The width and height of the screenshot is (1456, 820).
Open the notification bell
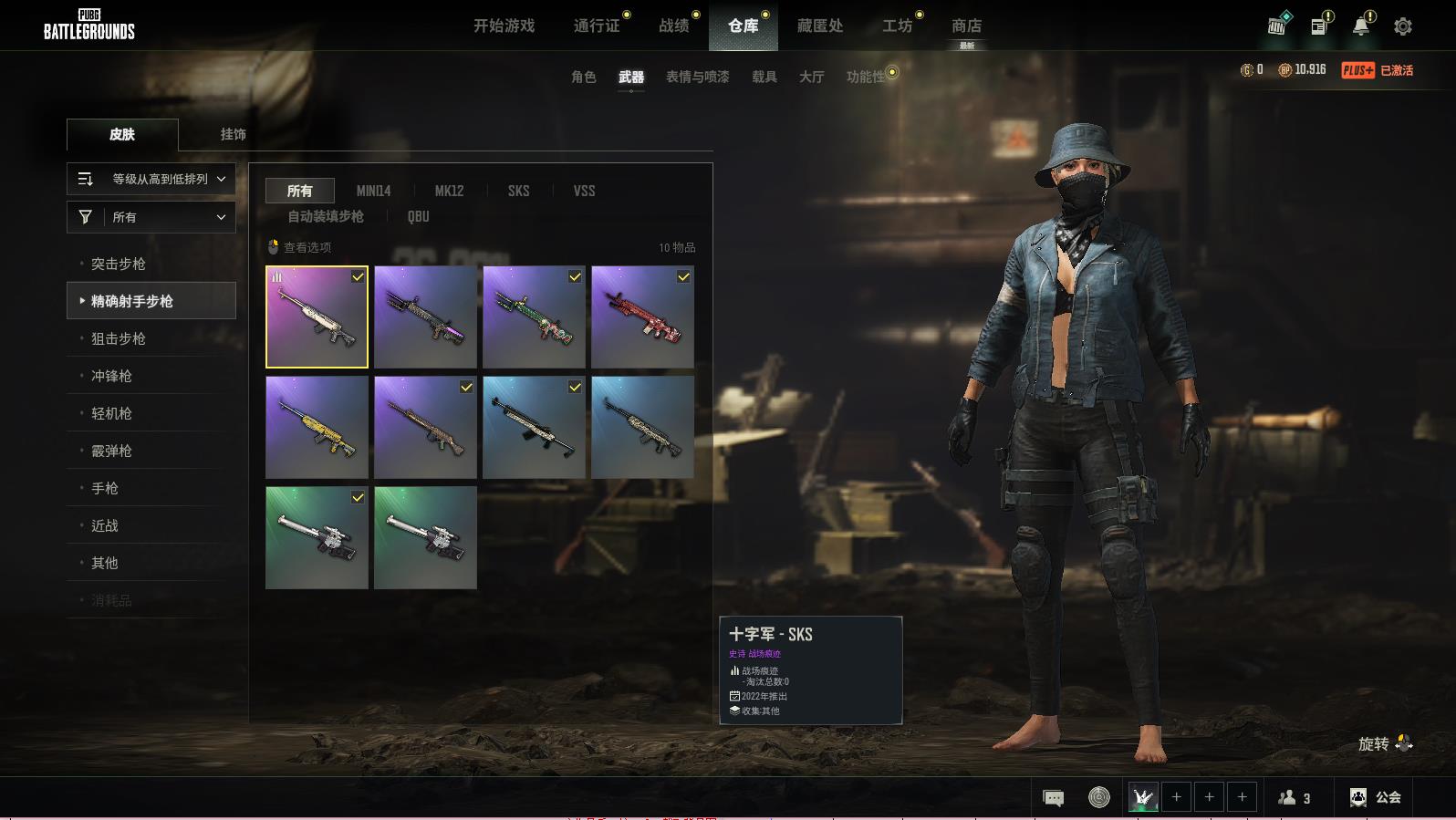click(1360, 26)
